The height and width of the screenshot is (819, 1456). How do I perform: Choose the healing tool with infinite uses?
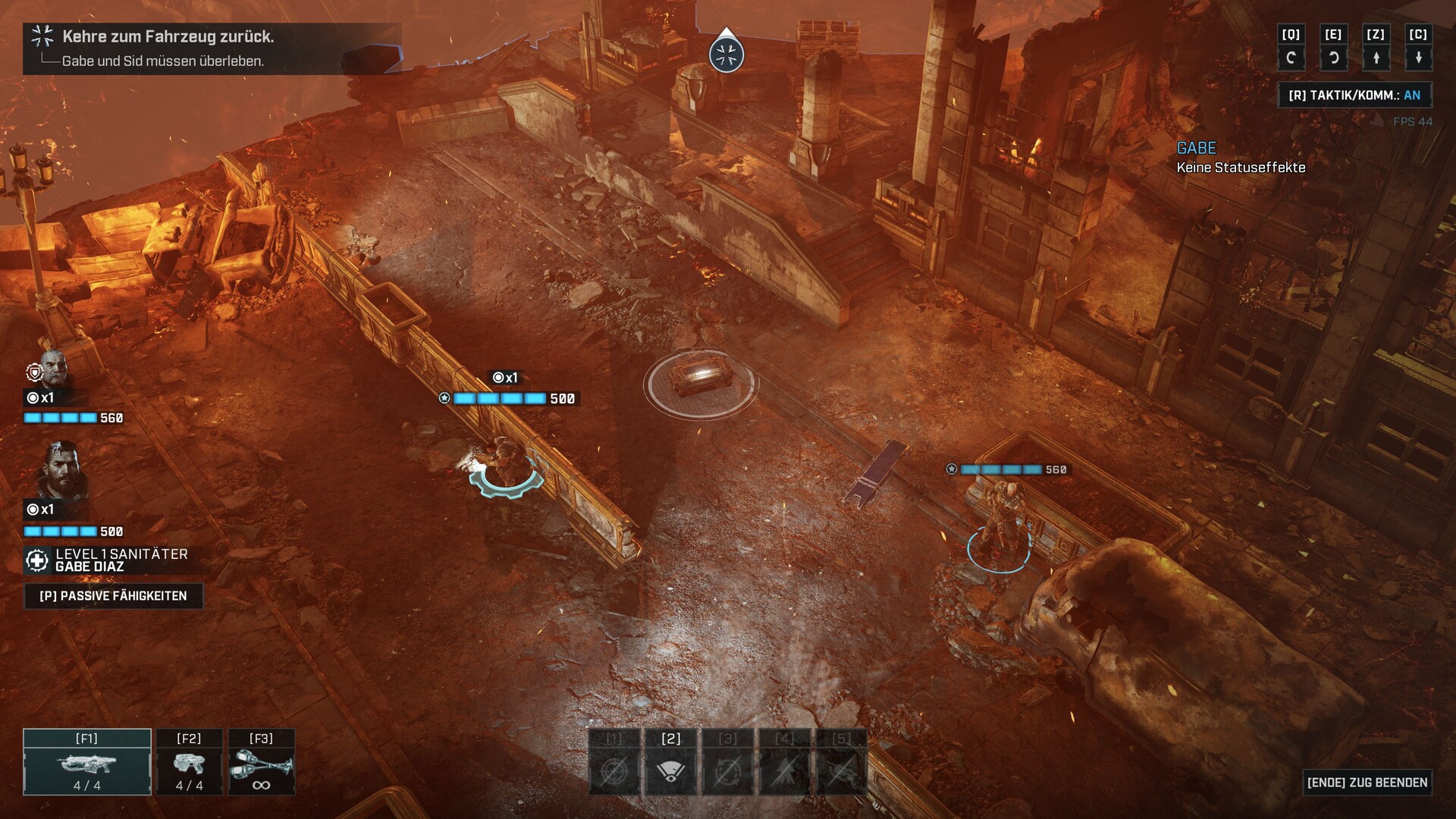tap(261, 763)
